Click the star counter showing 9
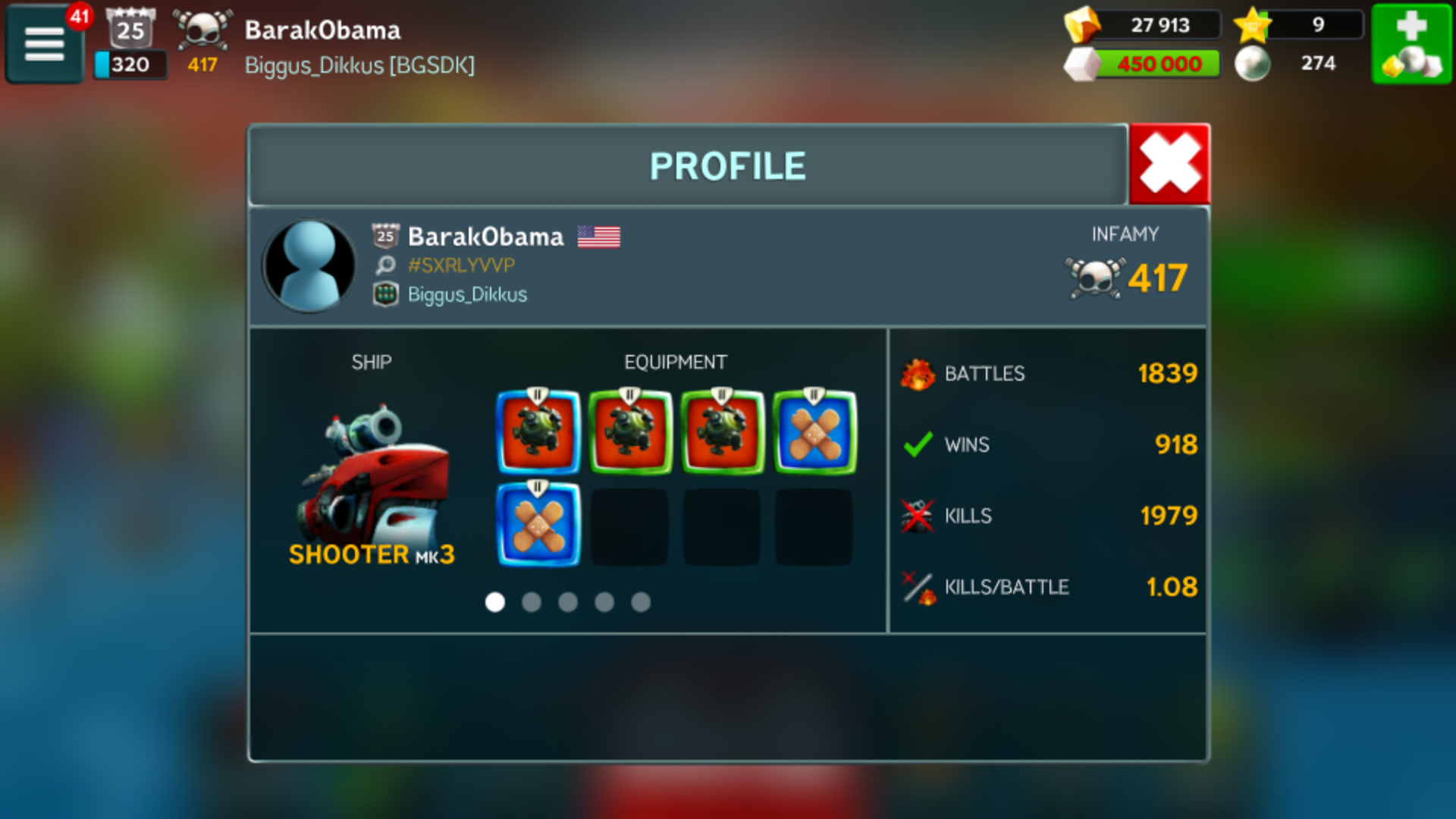This screenshot has width=1456, height=819. pyautogui.click(x=1298, y=25)
